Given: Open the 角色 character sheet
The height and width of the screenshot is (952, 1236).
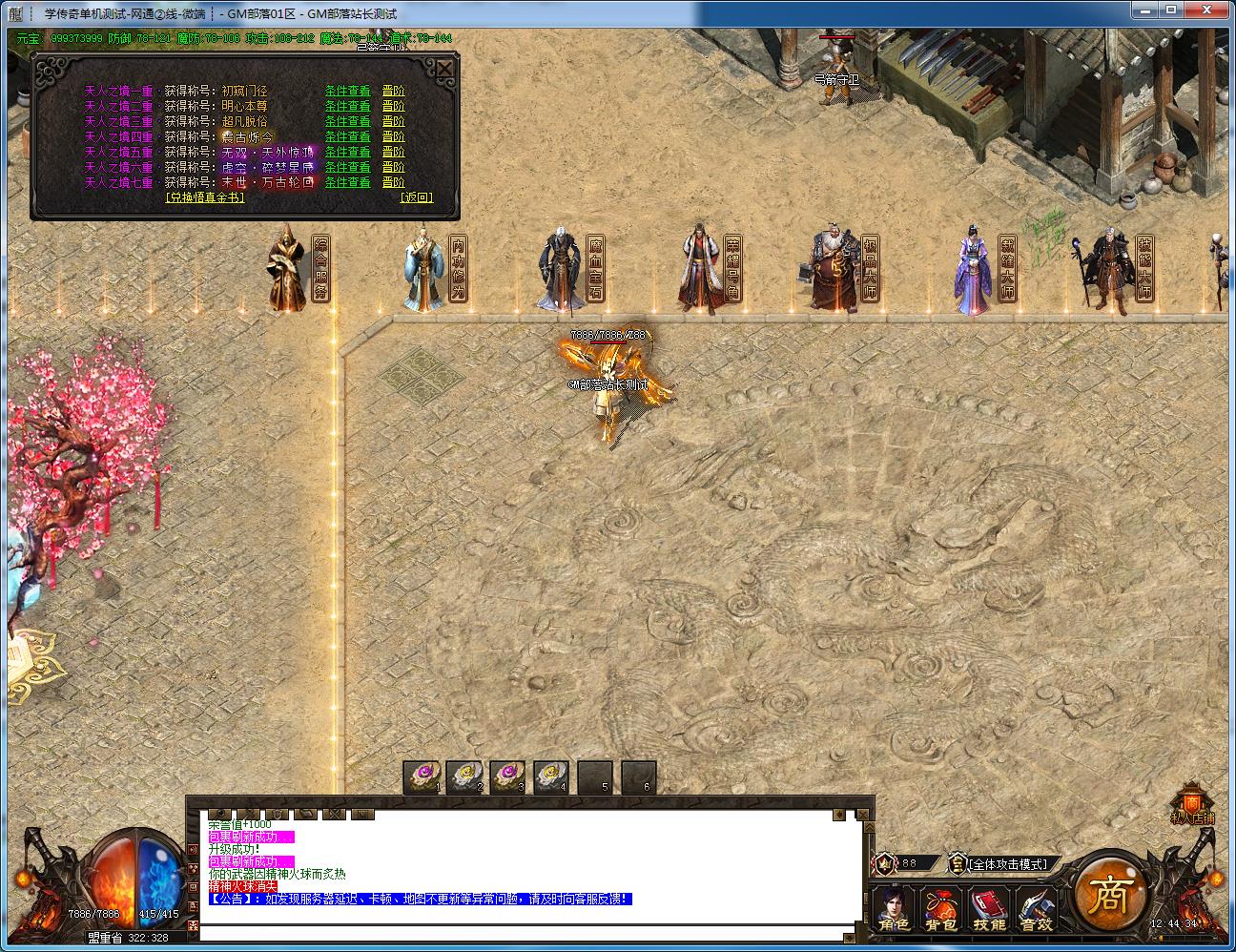Looking at the screenshot, I should point(894,911).
